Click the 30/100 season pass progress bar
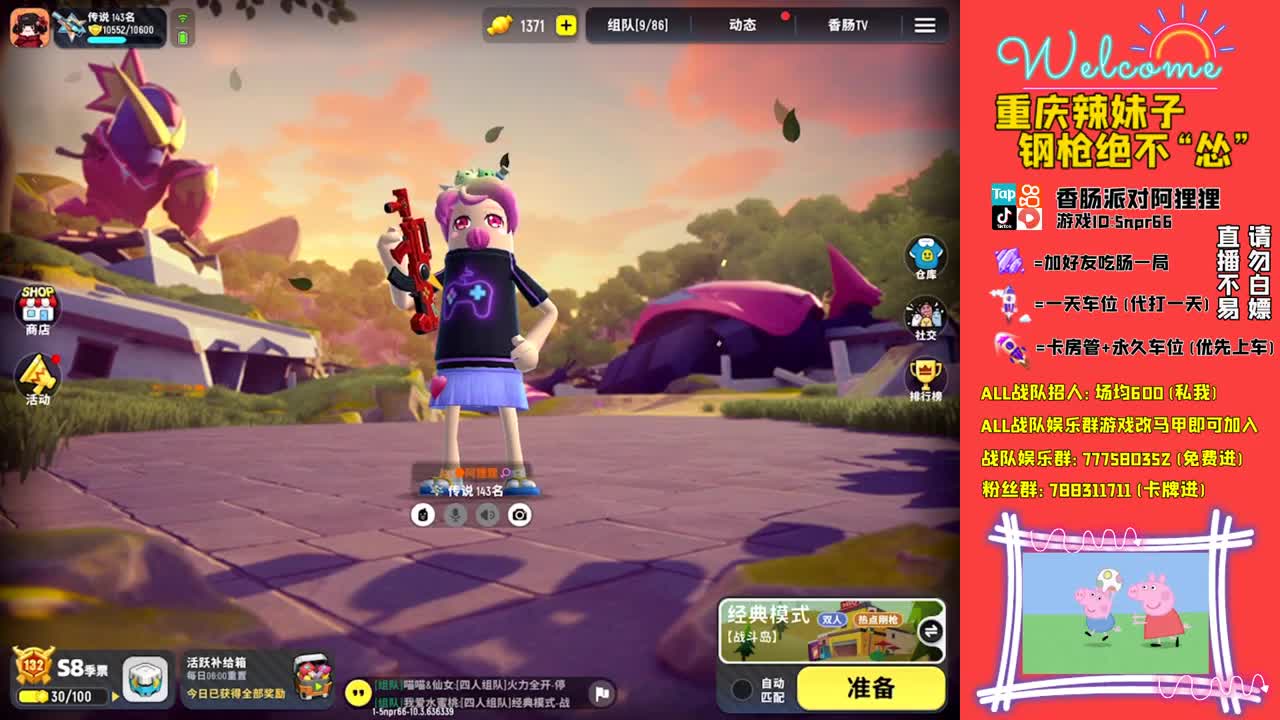Viewport: 1280px width, 720px height. coord(62,695)
